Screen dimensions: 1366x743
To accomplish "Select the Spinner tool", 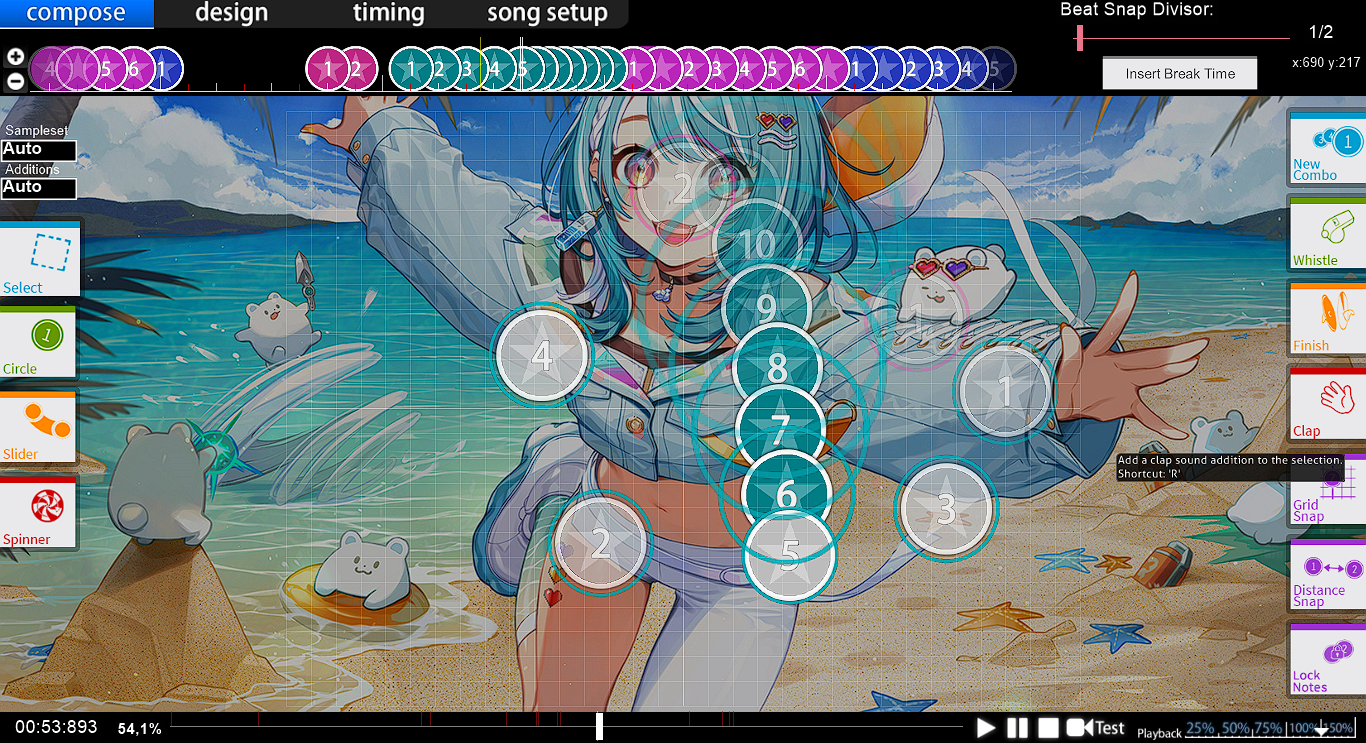I will coord(39,513).
